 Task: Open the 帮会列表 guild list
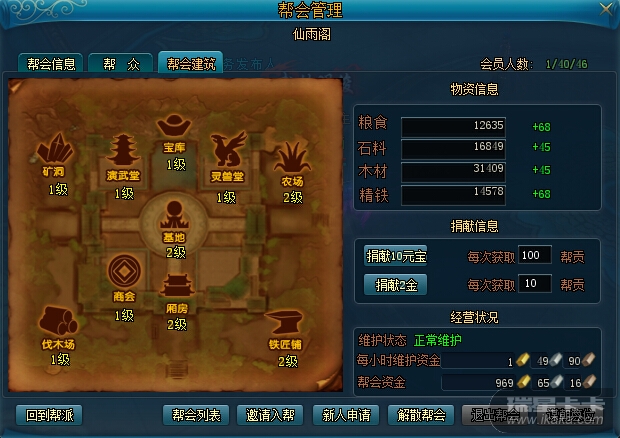(196, 414)
